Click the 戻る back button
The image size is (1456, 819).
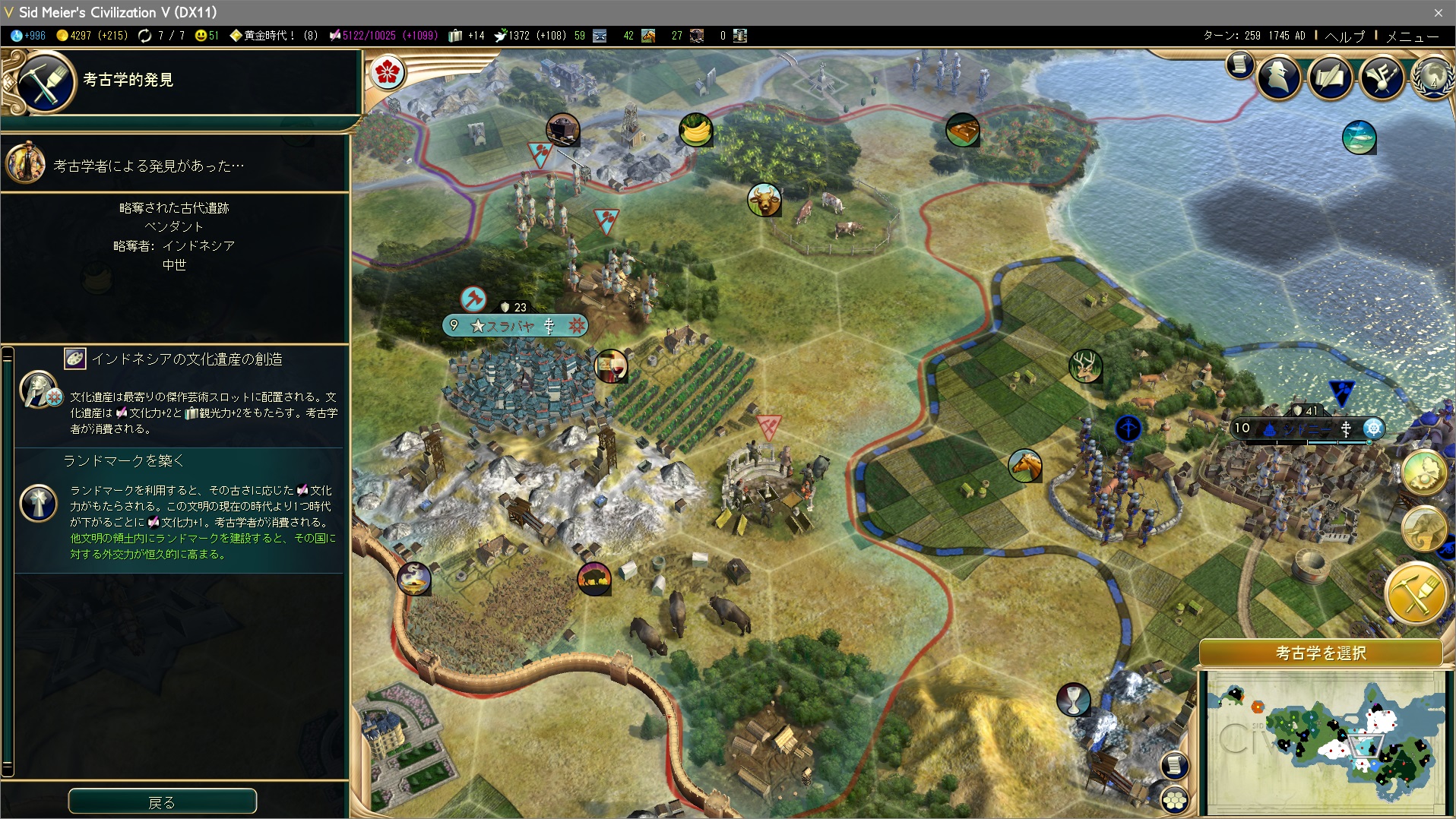click(x=162, y=802)
